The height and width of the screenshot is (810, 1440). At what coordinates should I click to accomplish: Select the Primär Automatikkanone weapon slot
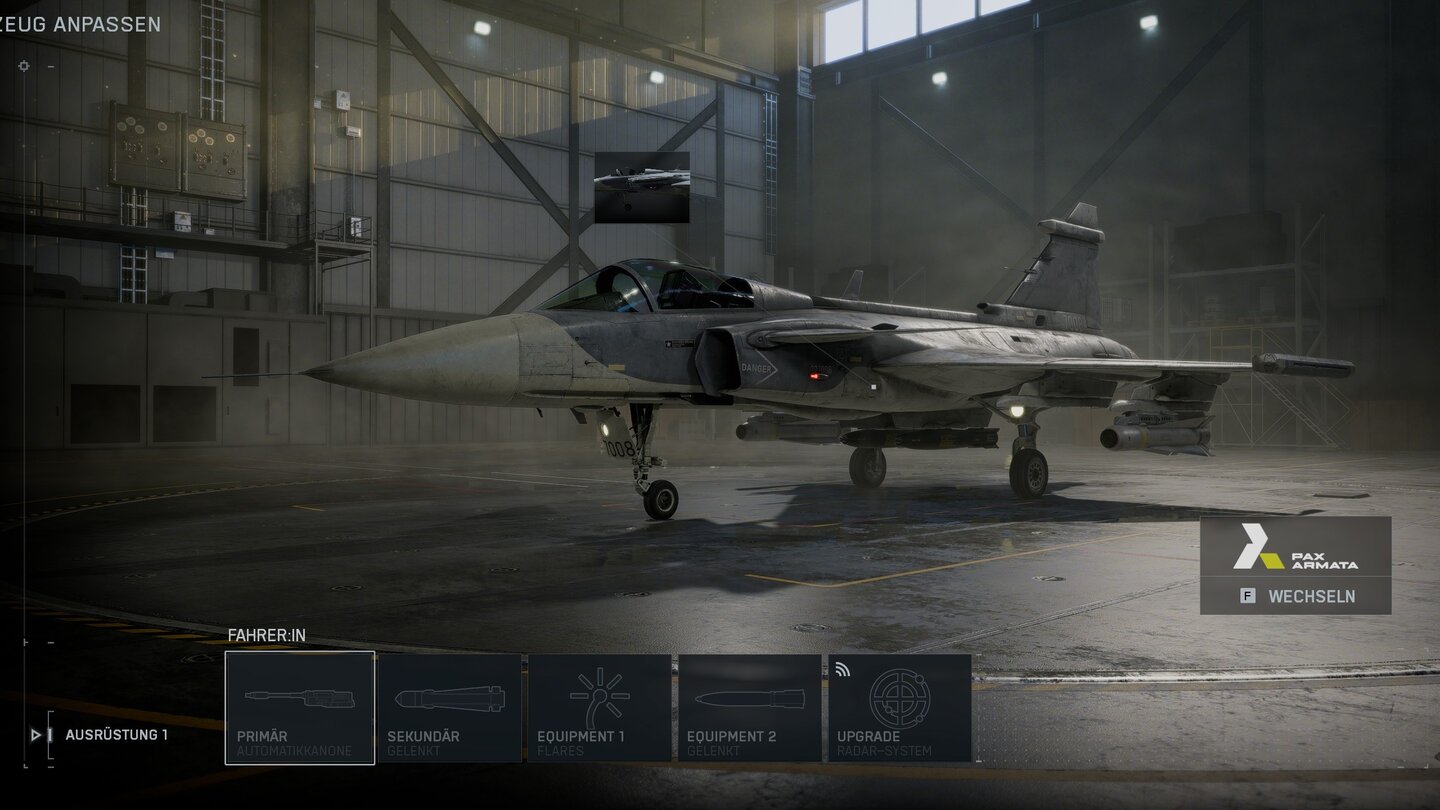coord(300,708)
